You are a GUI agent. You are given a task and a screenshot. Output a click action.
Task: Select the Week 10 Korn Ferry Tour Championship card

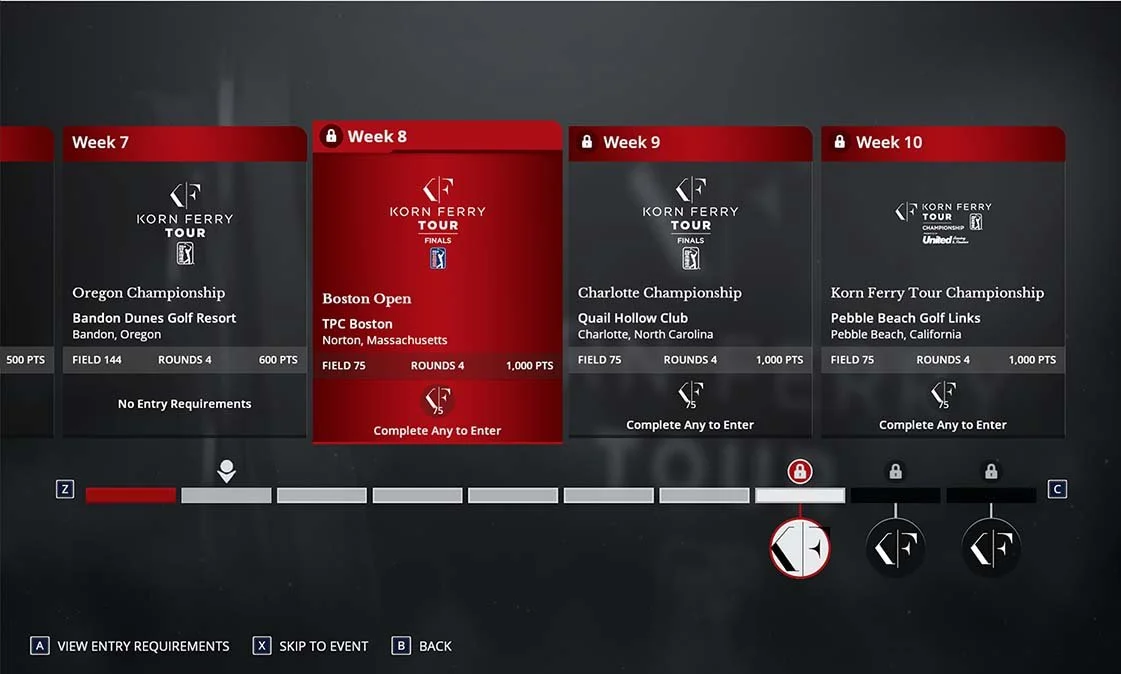click(x=943, y=282)
